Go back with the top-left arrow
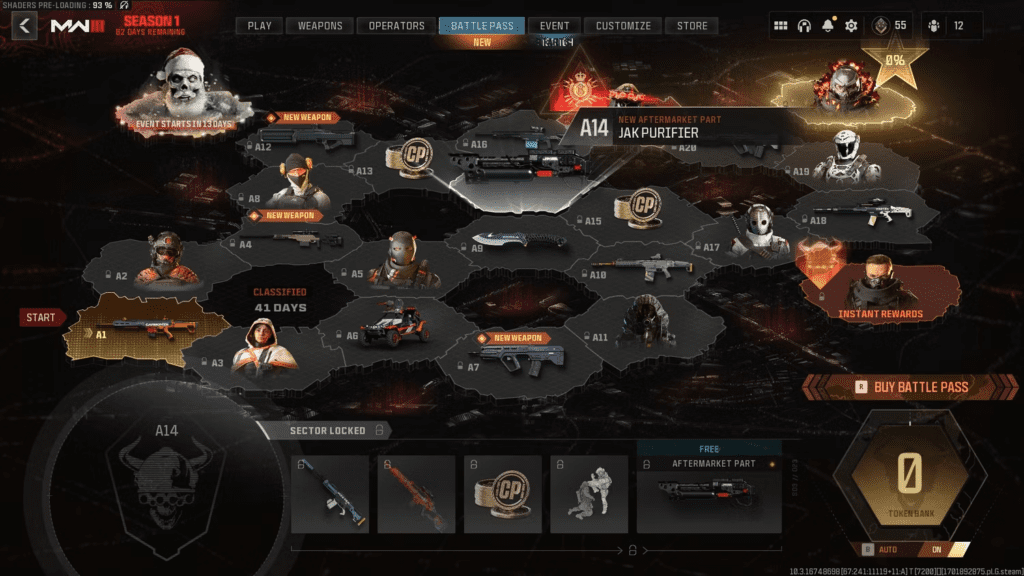 click(x=24, y=26)
